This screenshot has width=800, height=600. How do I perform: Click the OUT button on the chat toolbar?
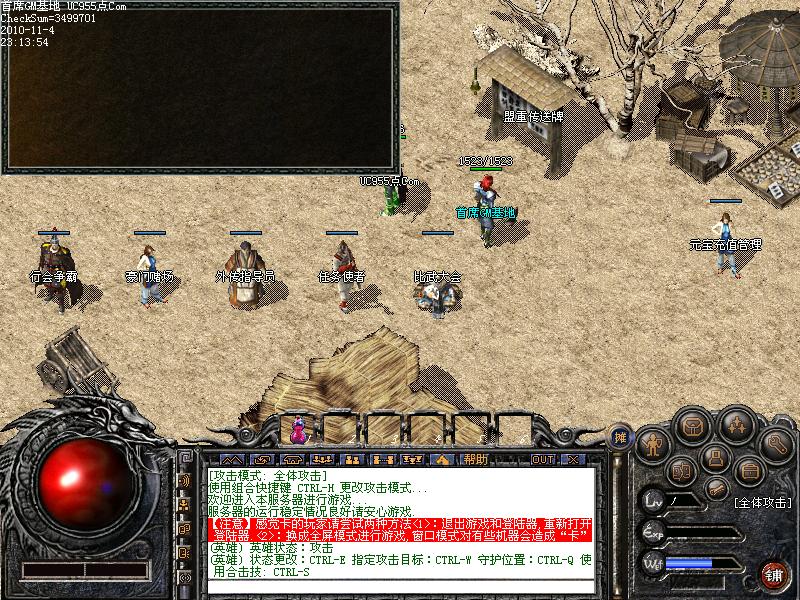(542, 459)
